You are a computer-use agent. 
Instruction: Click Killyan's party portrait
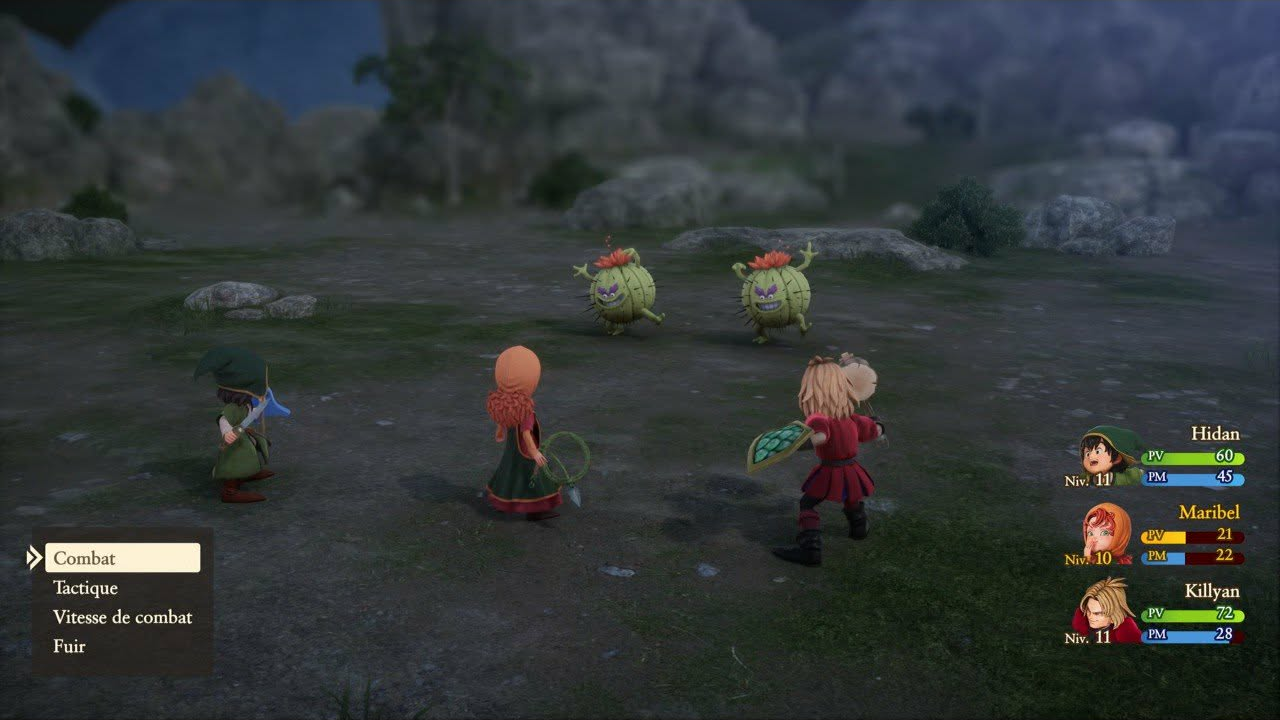click(1108, 610)
